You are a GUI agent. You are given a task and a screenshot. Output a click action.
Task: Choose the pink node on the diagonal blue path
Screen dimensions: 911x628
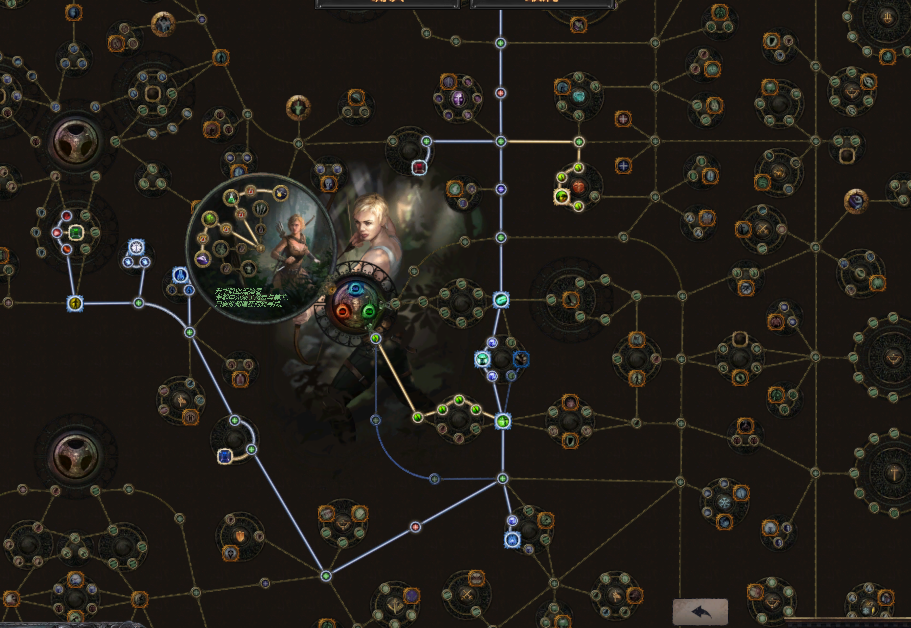tap(415, 526)
